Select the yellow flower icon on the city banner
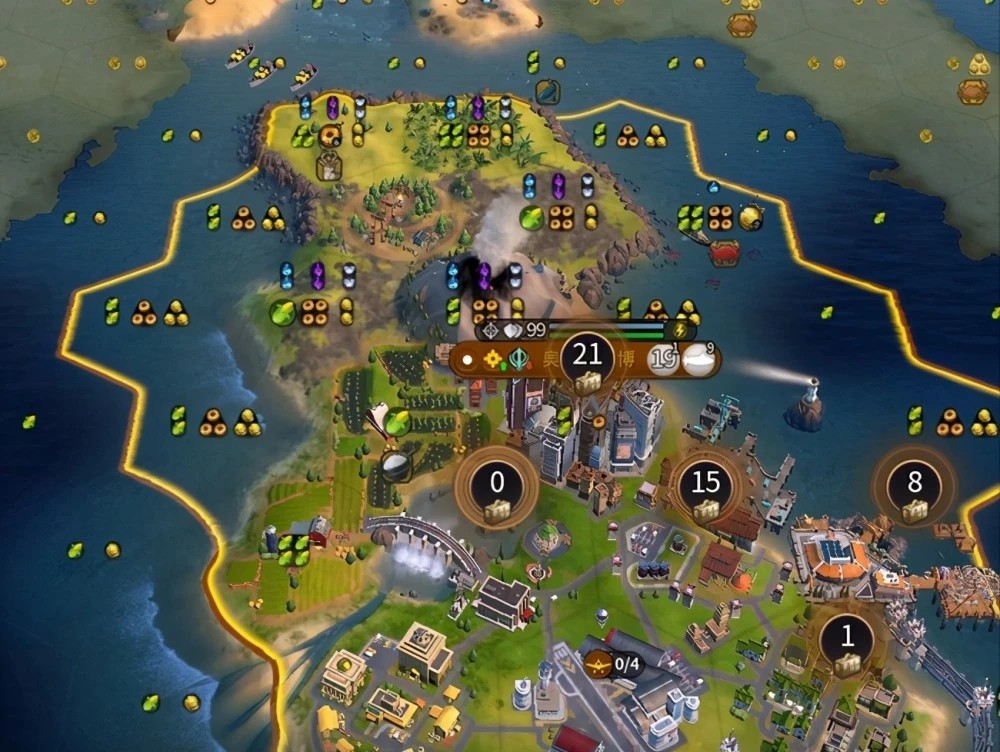The height and width of the screenshot is (752, 1000). click(x=492, y=359)
